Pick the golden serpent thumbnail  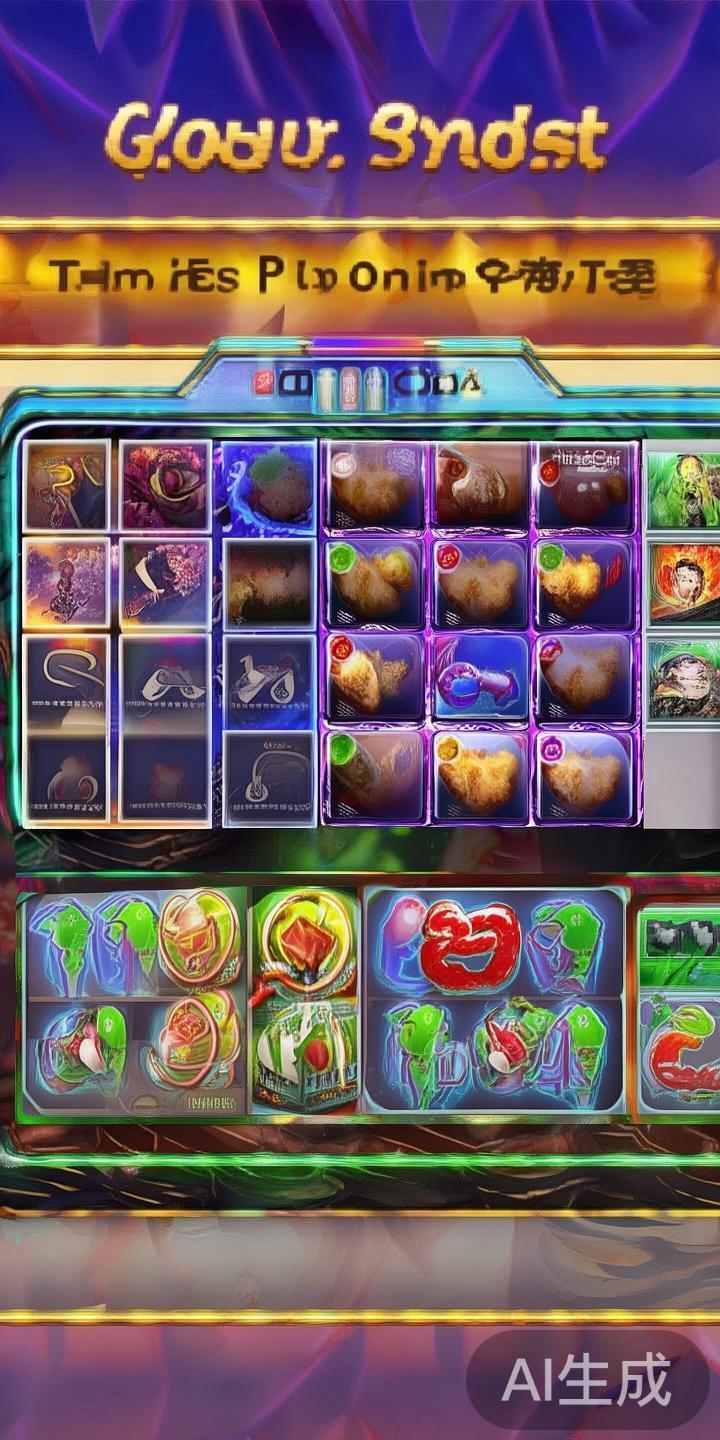pos(66,486)
